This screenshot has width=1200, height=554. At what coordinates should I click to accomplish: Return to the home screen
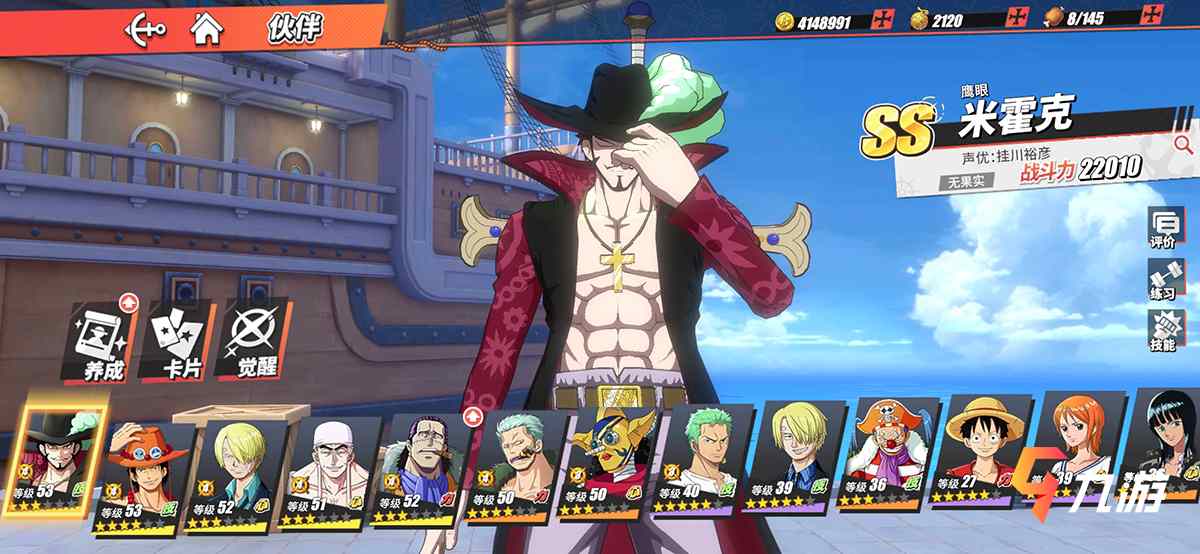pos(207,29)
